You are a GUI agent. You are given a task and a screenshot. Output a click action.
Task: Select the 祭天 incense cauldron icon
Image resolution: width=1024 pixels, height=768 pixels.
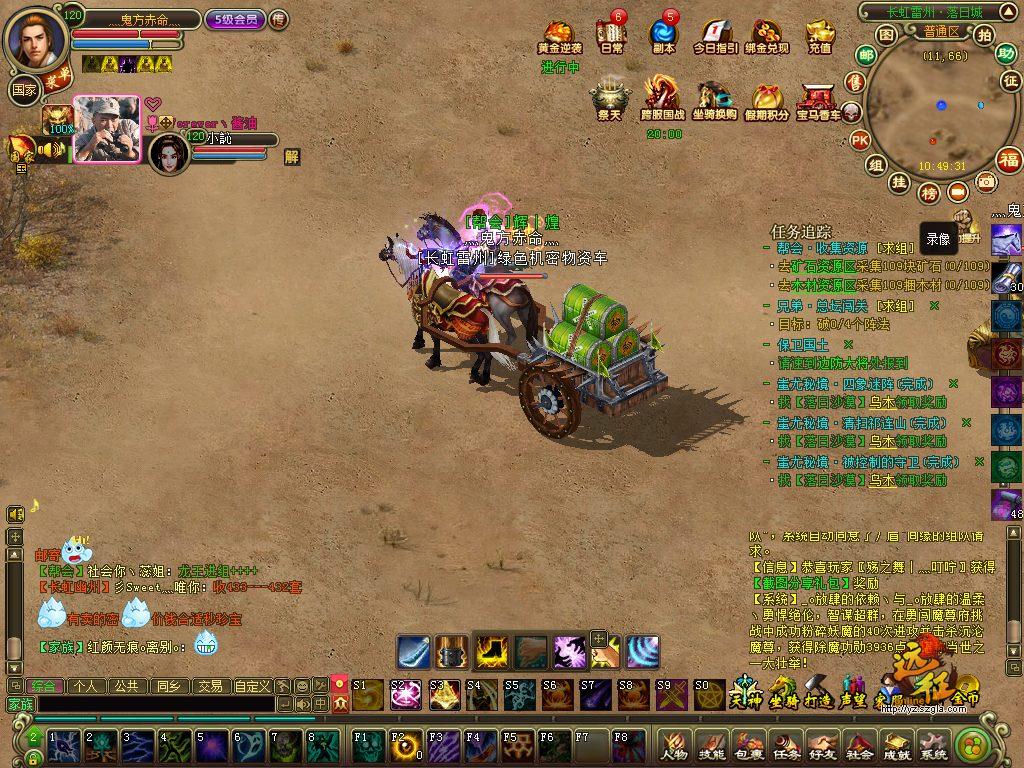[x=609, y=99]
